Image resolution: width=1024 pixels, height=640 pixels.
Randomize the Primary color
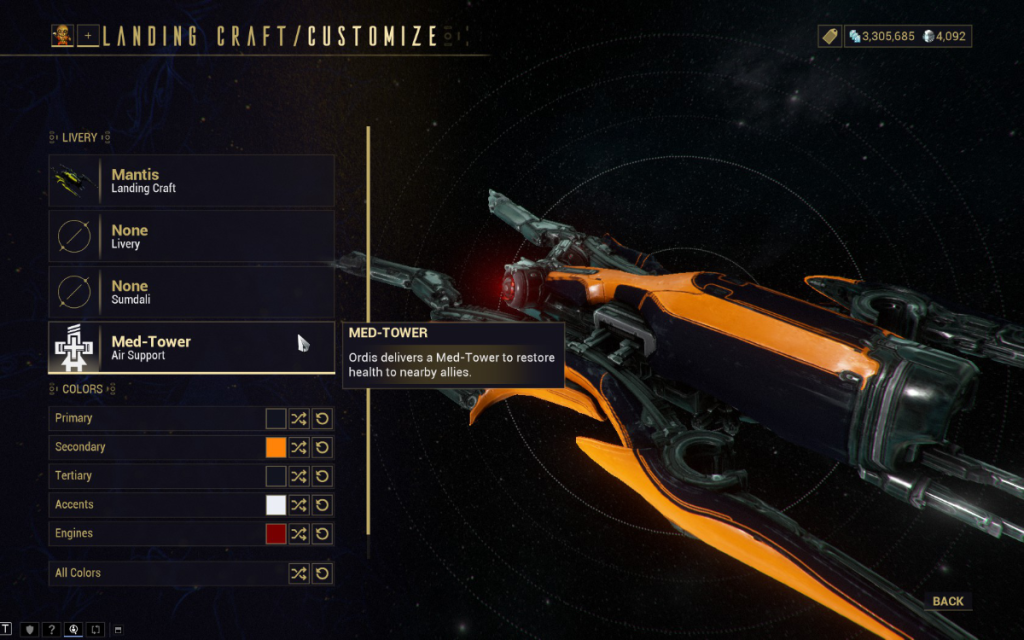pos(299,419)
